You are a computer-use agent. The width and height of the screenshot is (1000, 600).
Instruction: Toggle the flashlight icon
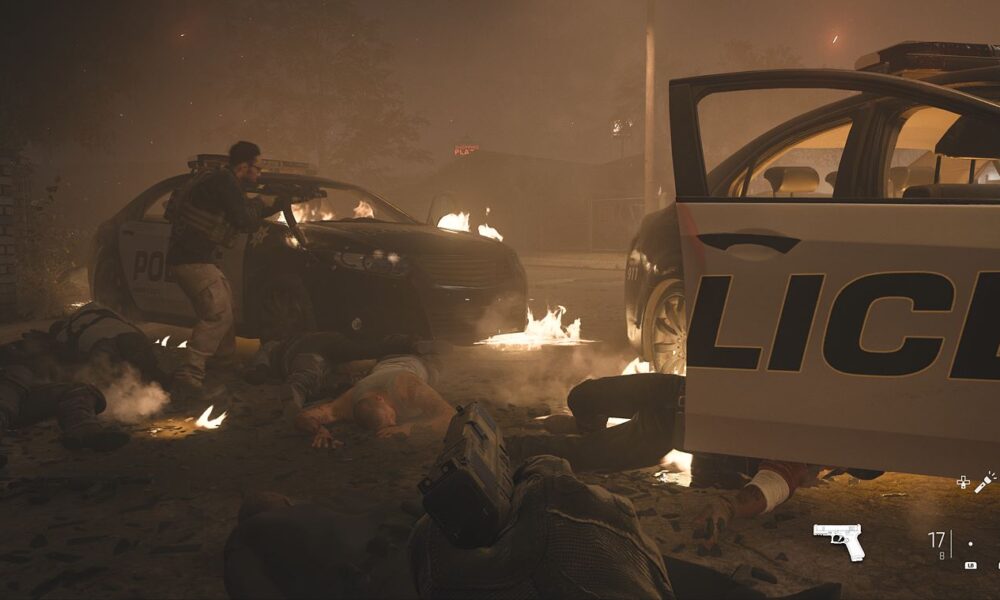tap(985, 482)
